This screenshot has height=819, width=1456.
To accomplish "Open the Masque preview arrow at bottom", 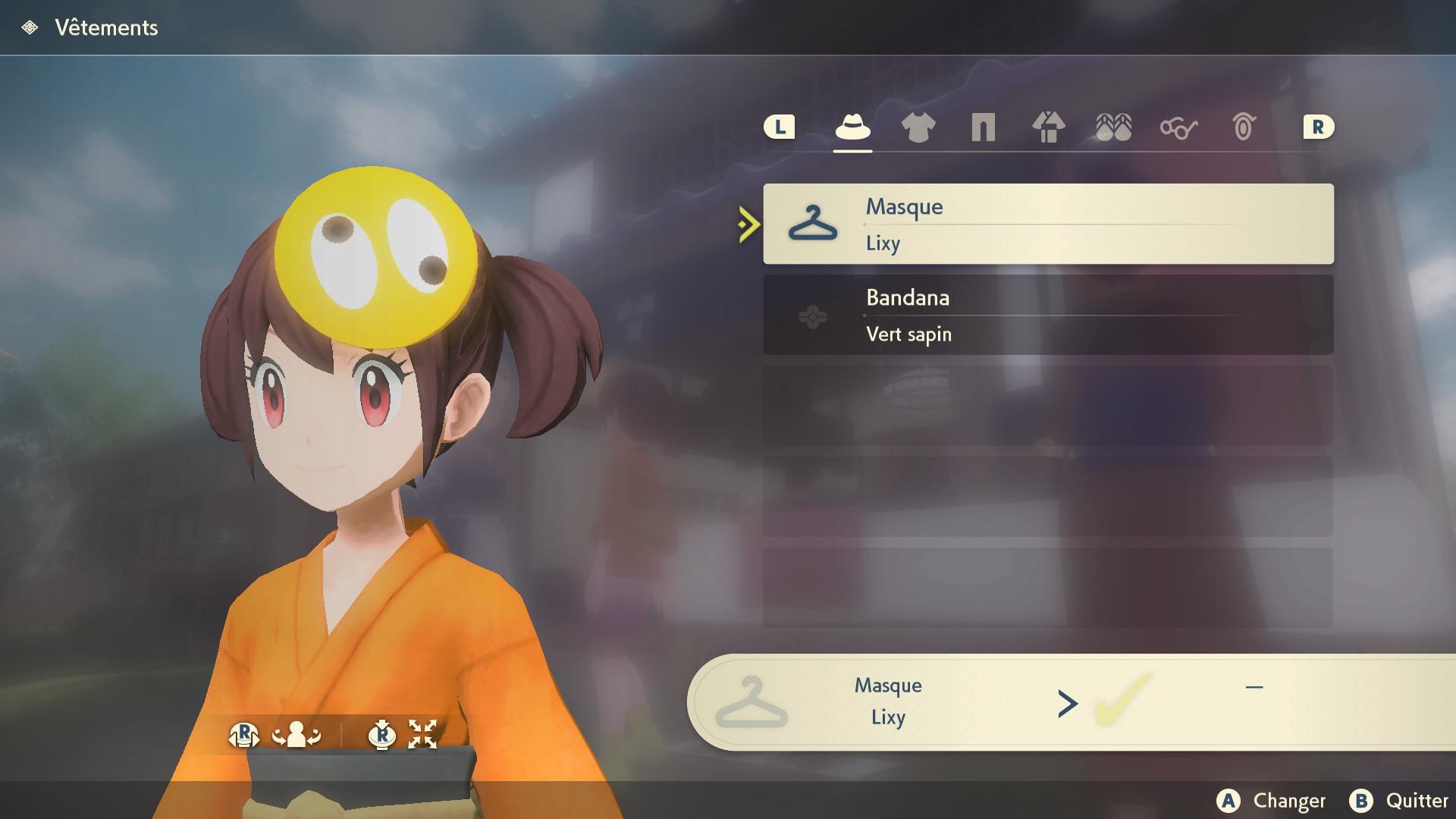I will (1068, 703).
